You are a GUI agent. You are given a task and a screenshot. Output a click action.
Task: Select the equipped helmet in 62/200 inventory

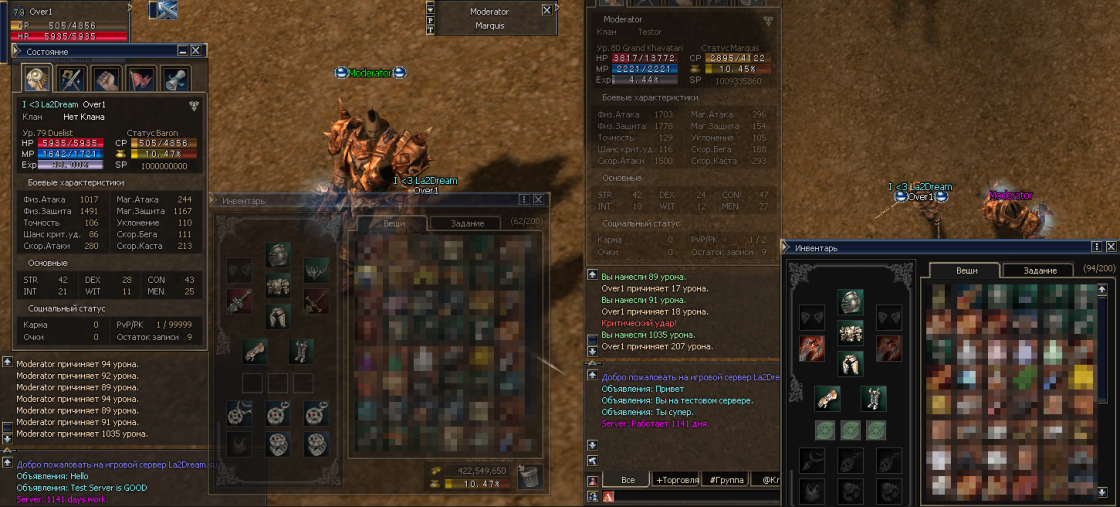279,256
